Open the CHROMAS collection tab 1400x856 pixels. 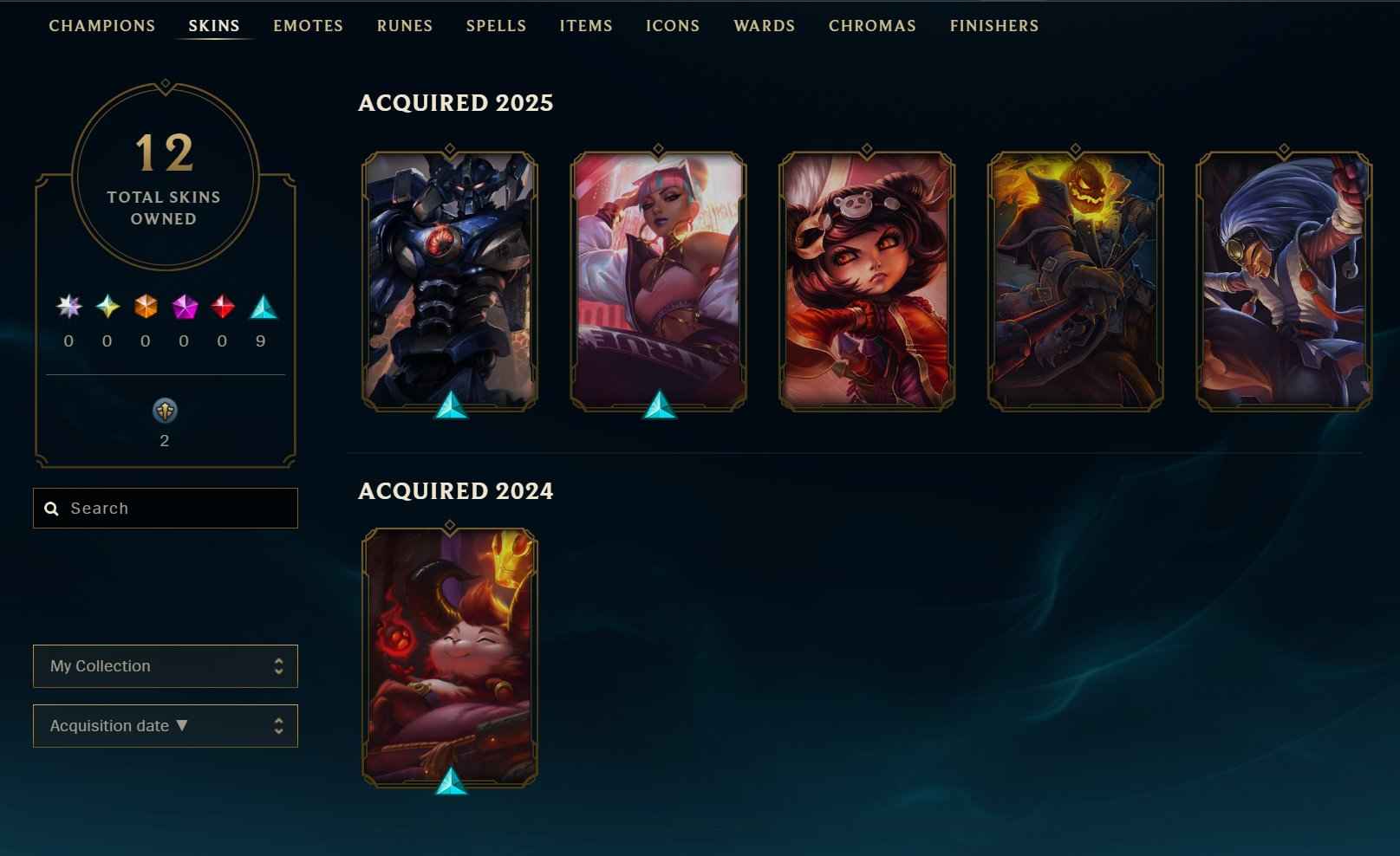tap(872, 26)
